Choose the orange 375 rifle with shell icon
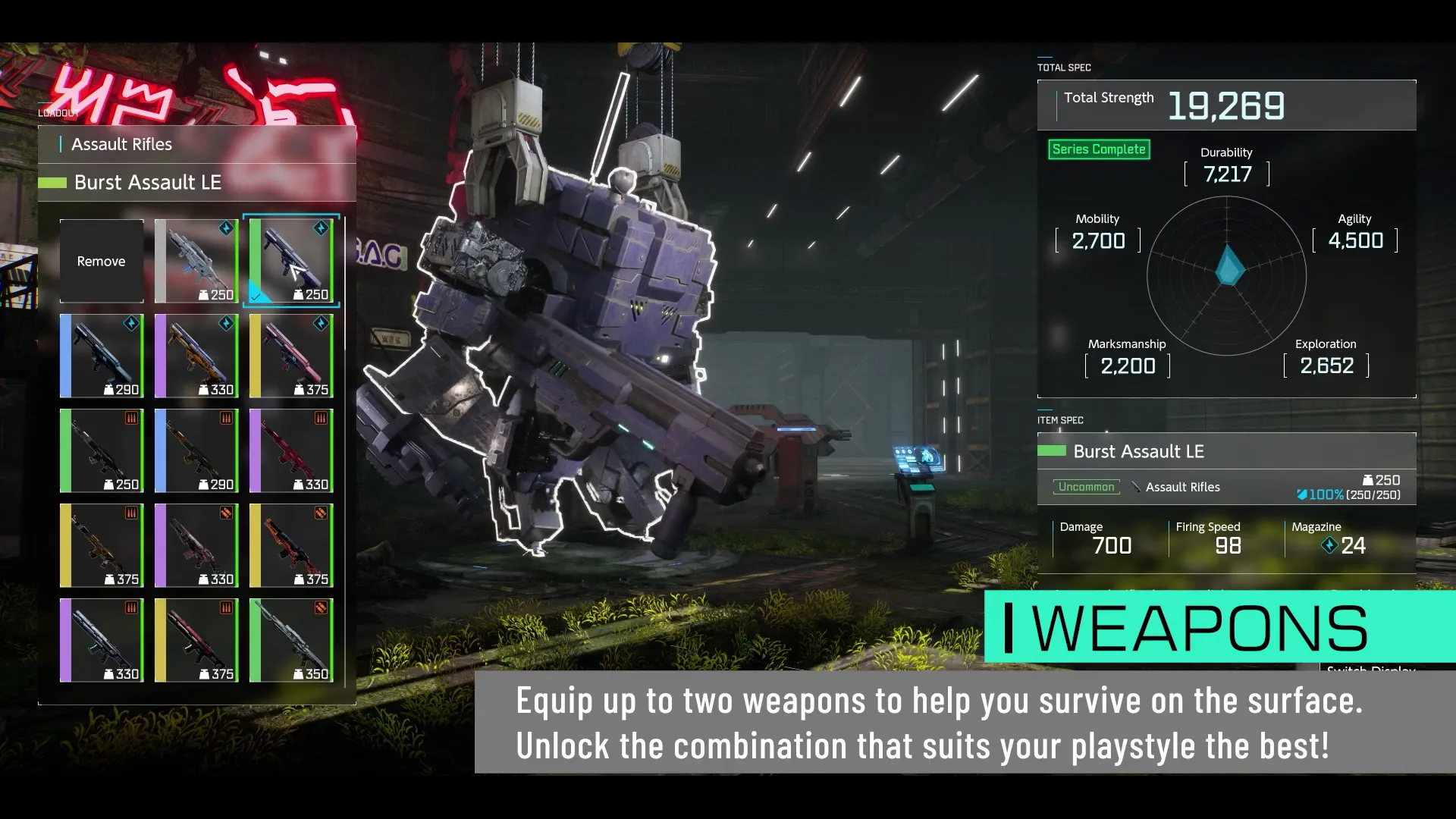The width and height of the screenshot is (1456, 819). point(291,545)
